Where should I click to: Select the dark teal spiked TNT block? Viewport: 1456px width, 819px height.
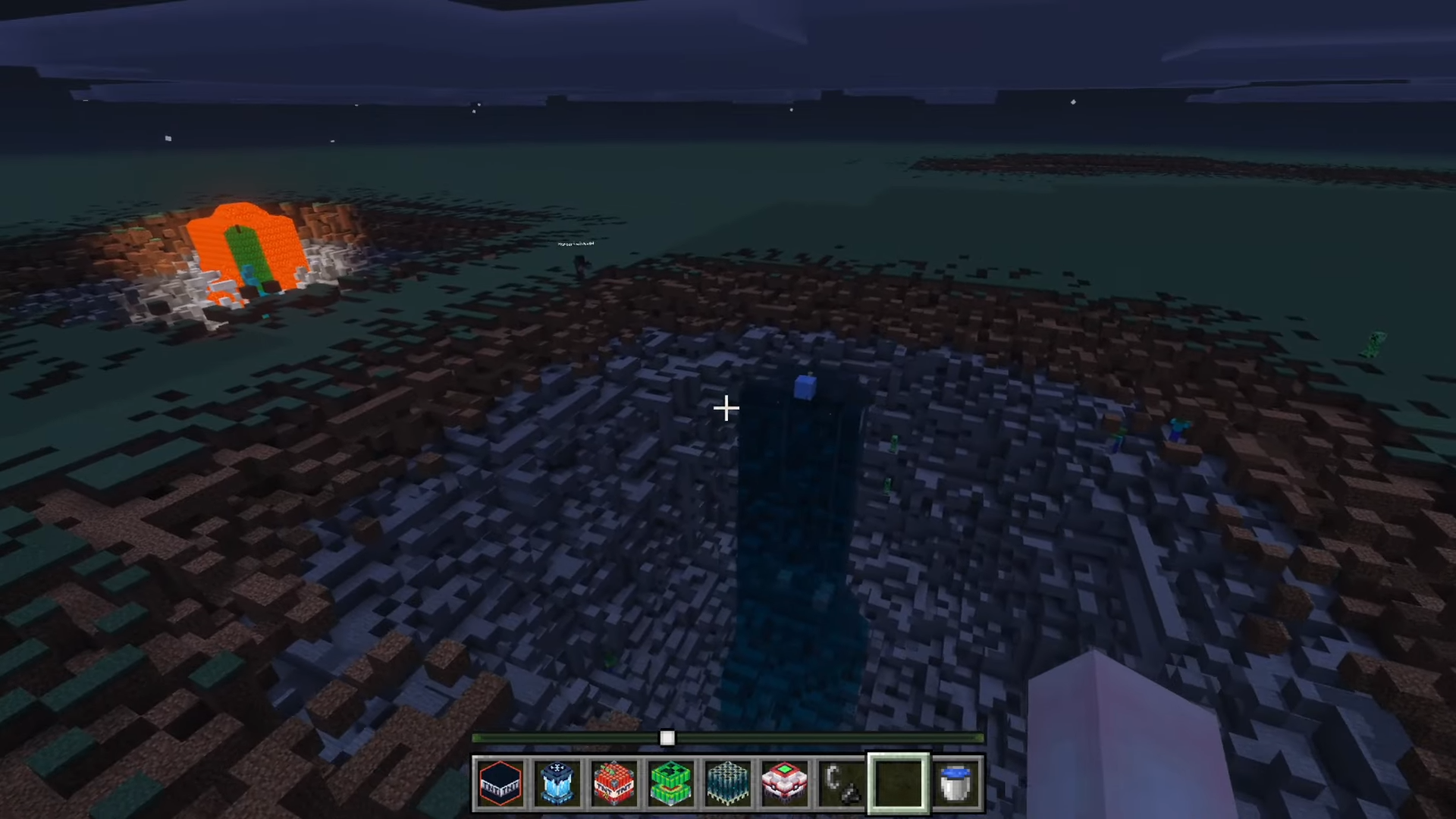click(728, 783)
